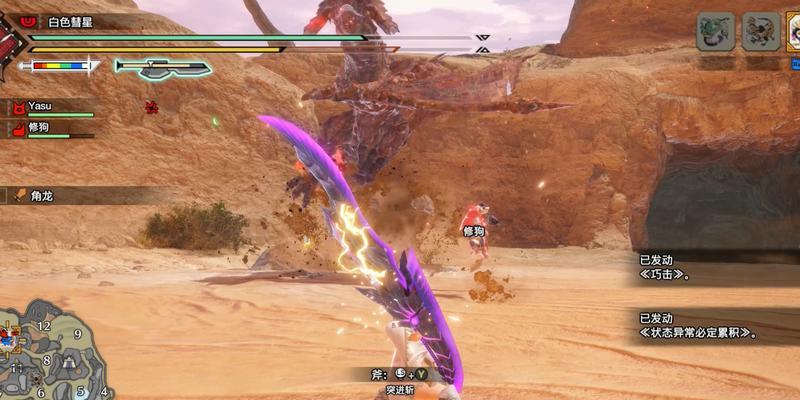Select minimap area number 12
This screenshot has width=800, height=400.
pyautogui.click(x=44, y=326)
